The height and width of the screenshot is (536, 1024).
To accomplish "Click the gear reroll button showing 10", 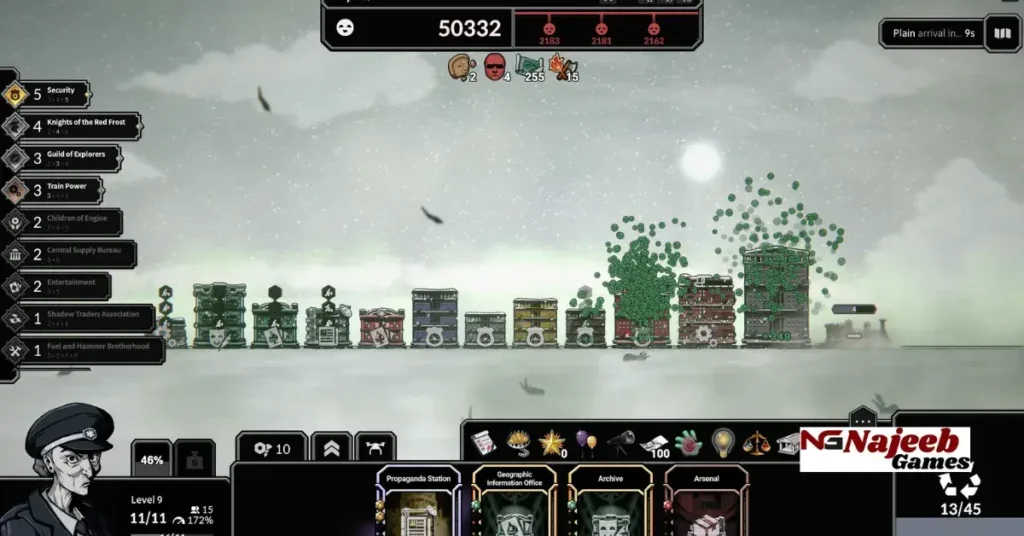I will [x=272, y=449].
